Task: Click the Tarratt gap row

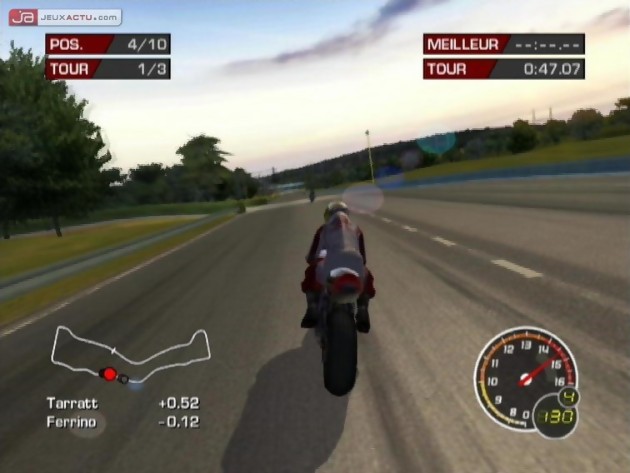Action: click(122, 403)
